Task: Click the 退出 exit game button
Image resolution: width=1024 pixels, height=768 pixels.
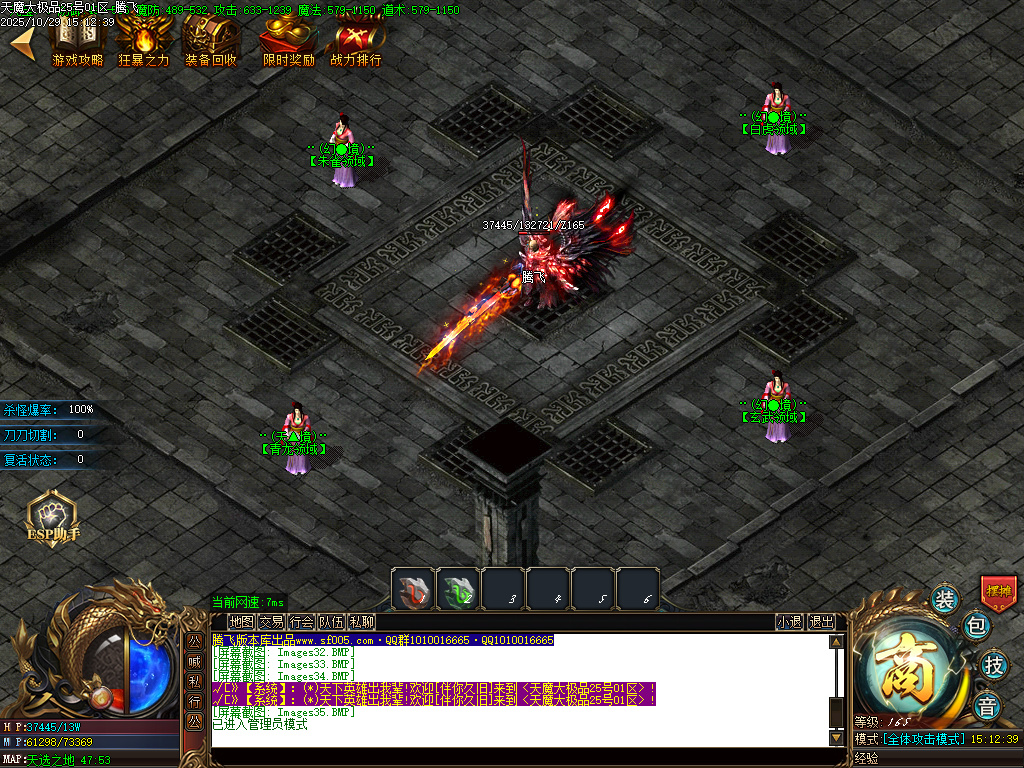Action: [821, 622]
